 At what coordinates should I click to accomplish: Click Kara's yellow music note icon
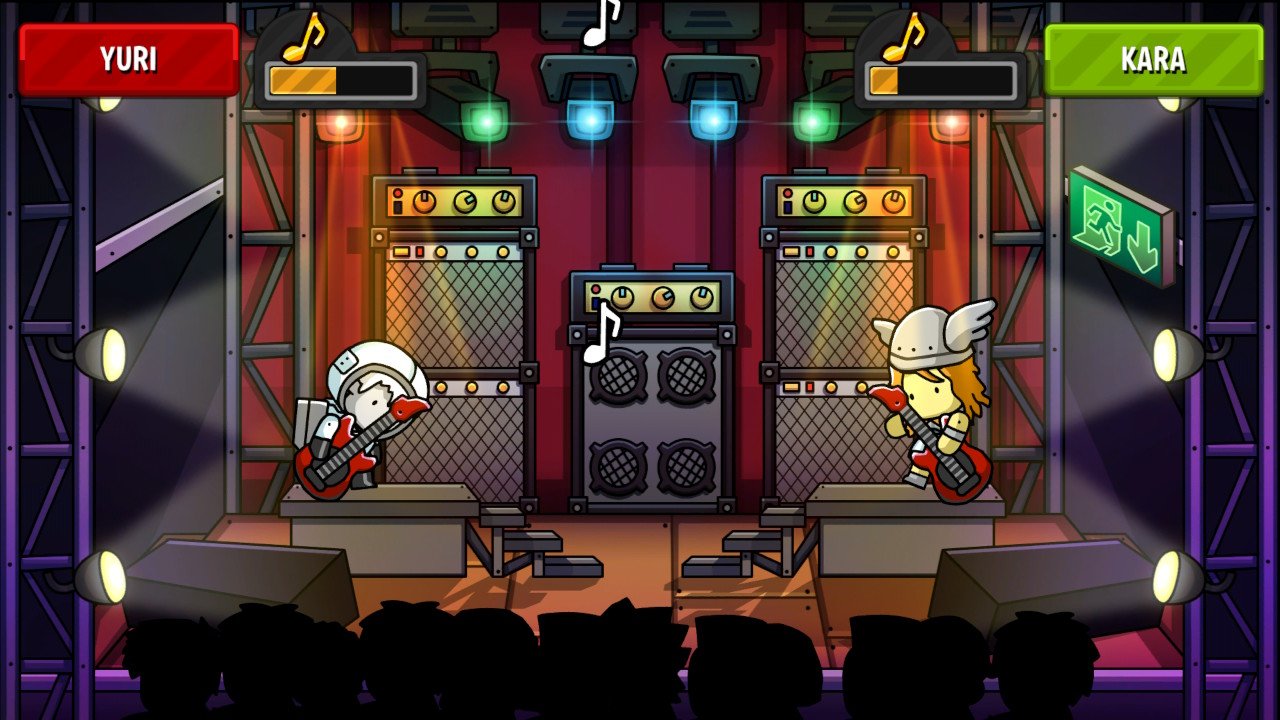903,36
